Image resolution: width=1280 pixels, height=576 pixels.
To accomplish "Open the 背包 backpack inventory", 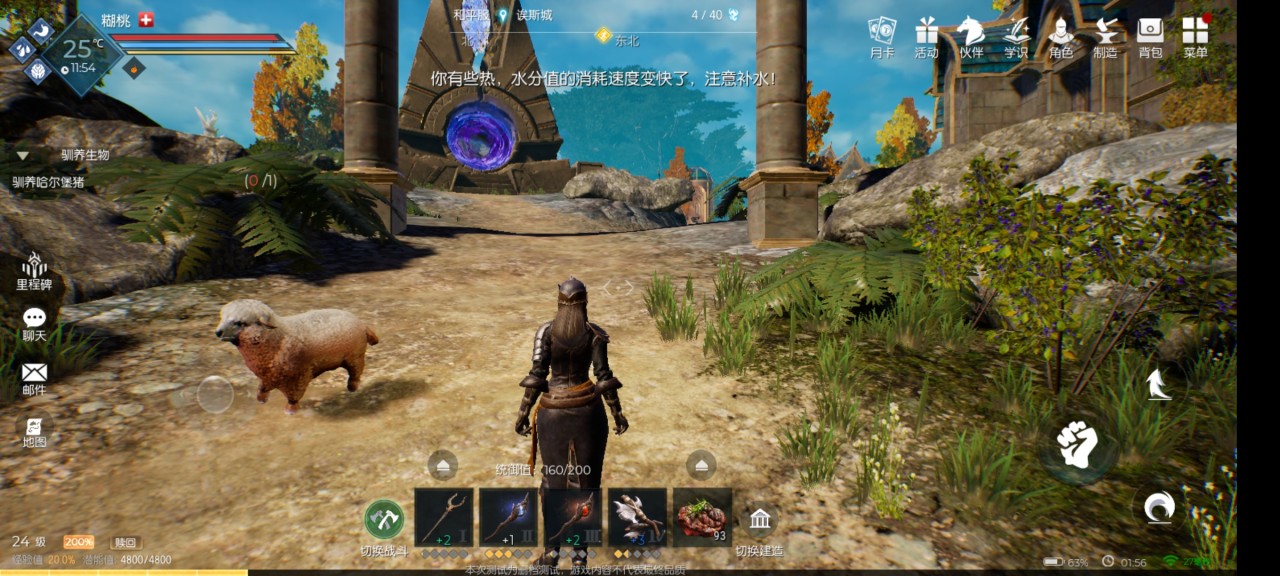I will (1150, 34).
